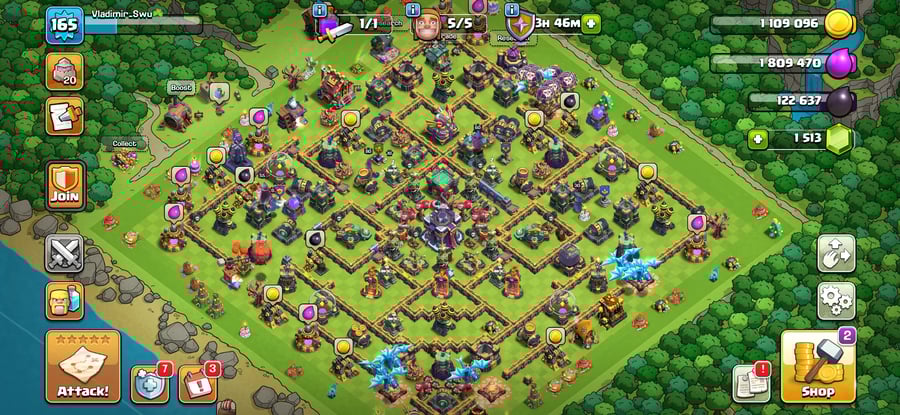Viewport: 900px width, 415px height.
Task: Tap the level 165 experience badge
Action: coord(64,24)
